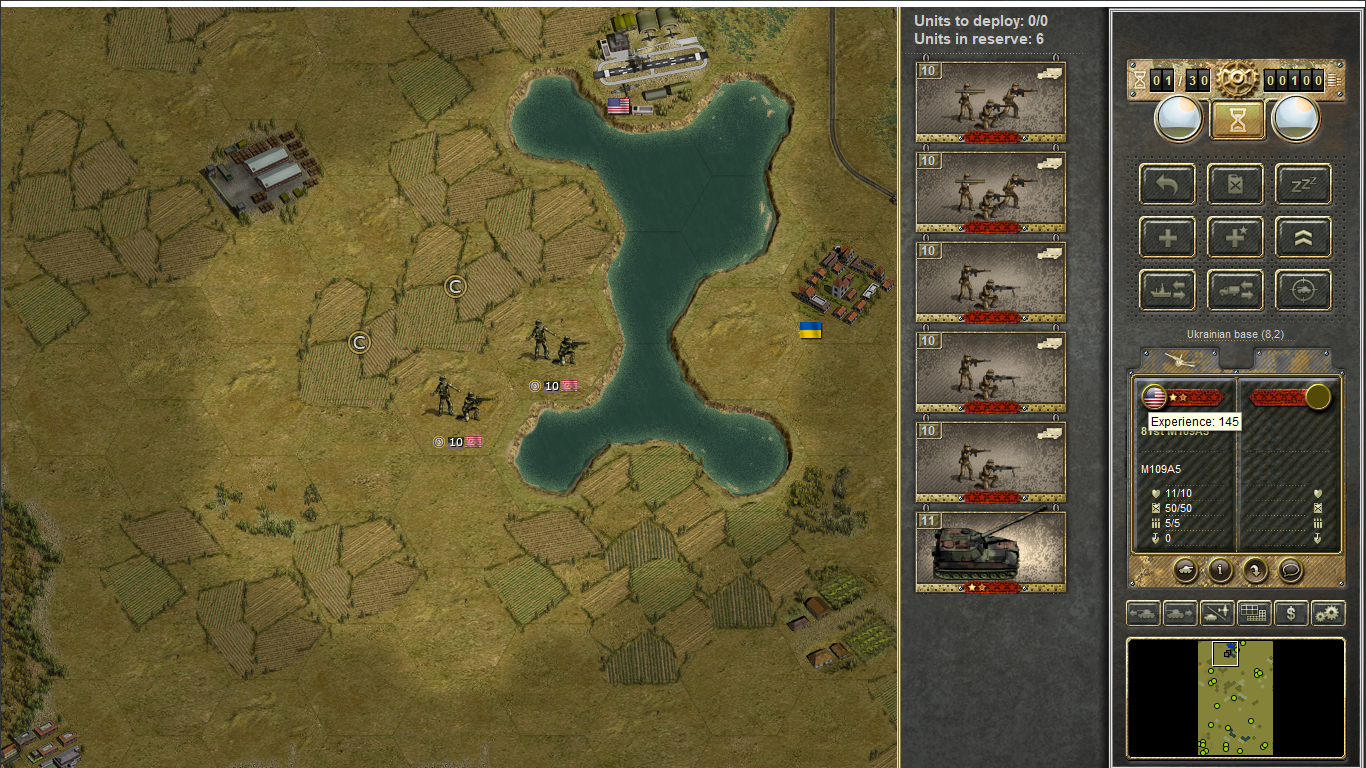Image resolution: width=1366 pixels, height=768 pixels.
Task: Click the tank-in-crosshair button
Action: (x=1303, y=291)
